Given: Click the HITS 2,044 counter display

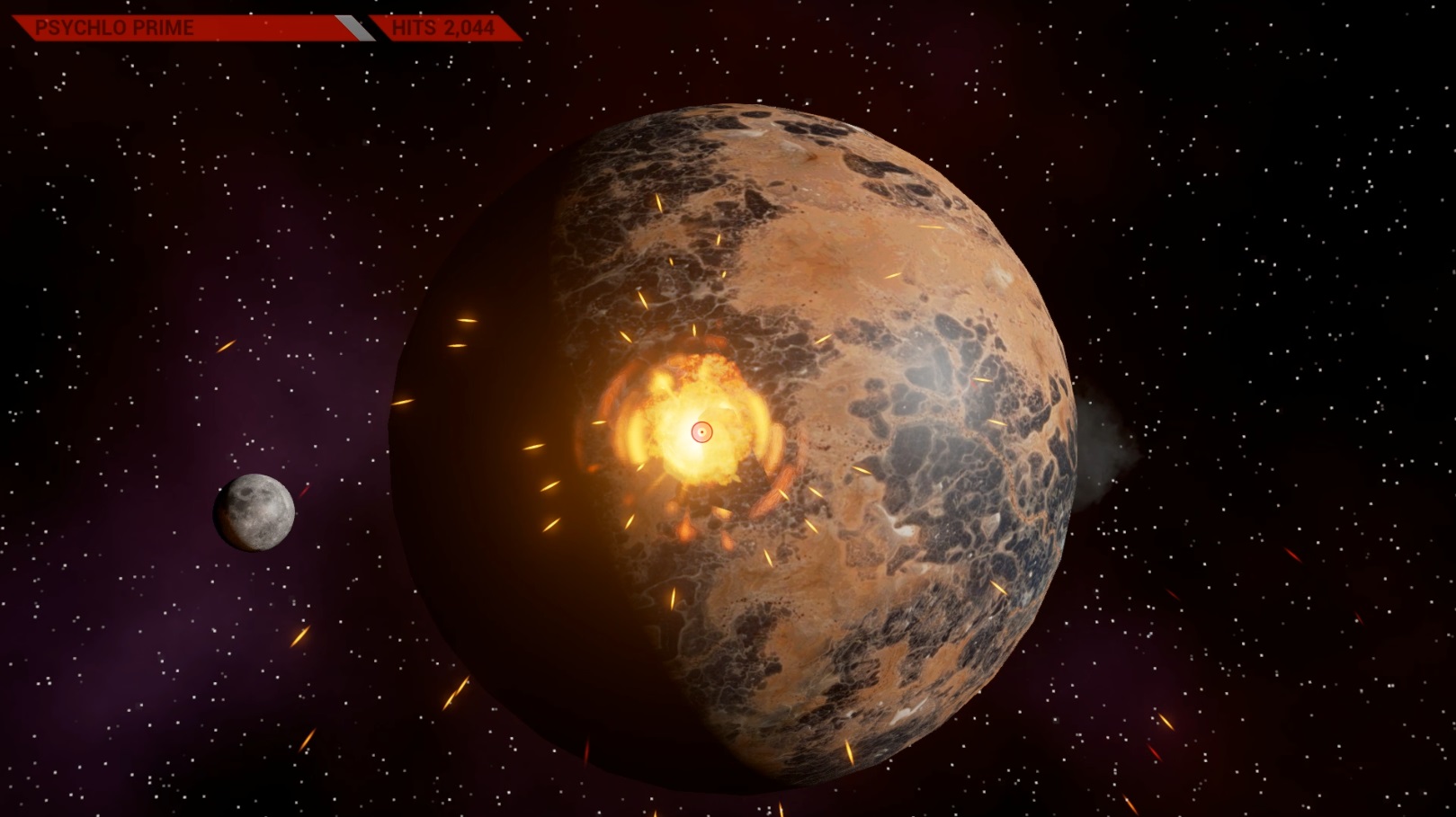Looking at the screenshot, I should click(445, 27).
